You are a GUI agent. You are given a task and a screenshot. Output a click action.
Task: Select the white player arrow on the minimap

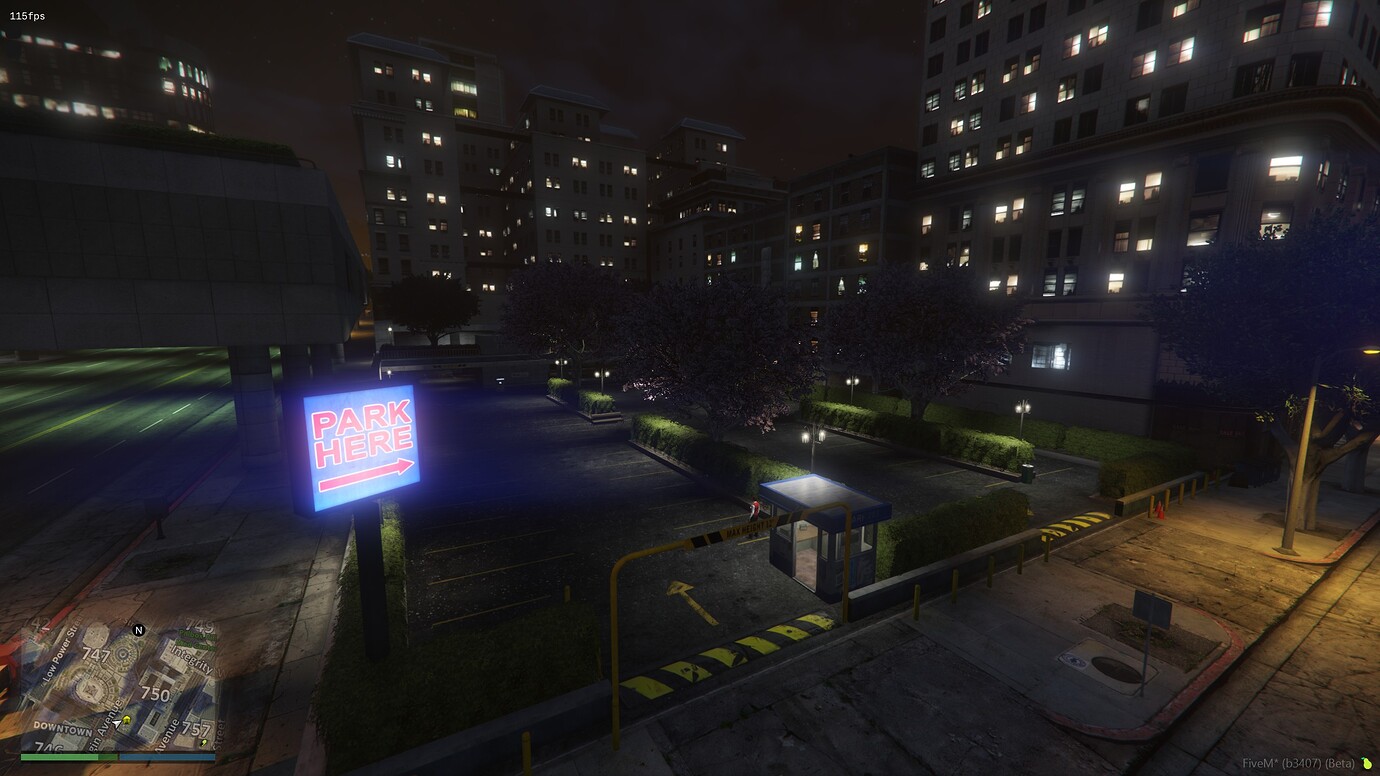[x=116, y=723]
